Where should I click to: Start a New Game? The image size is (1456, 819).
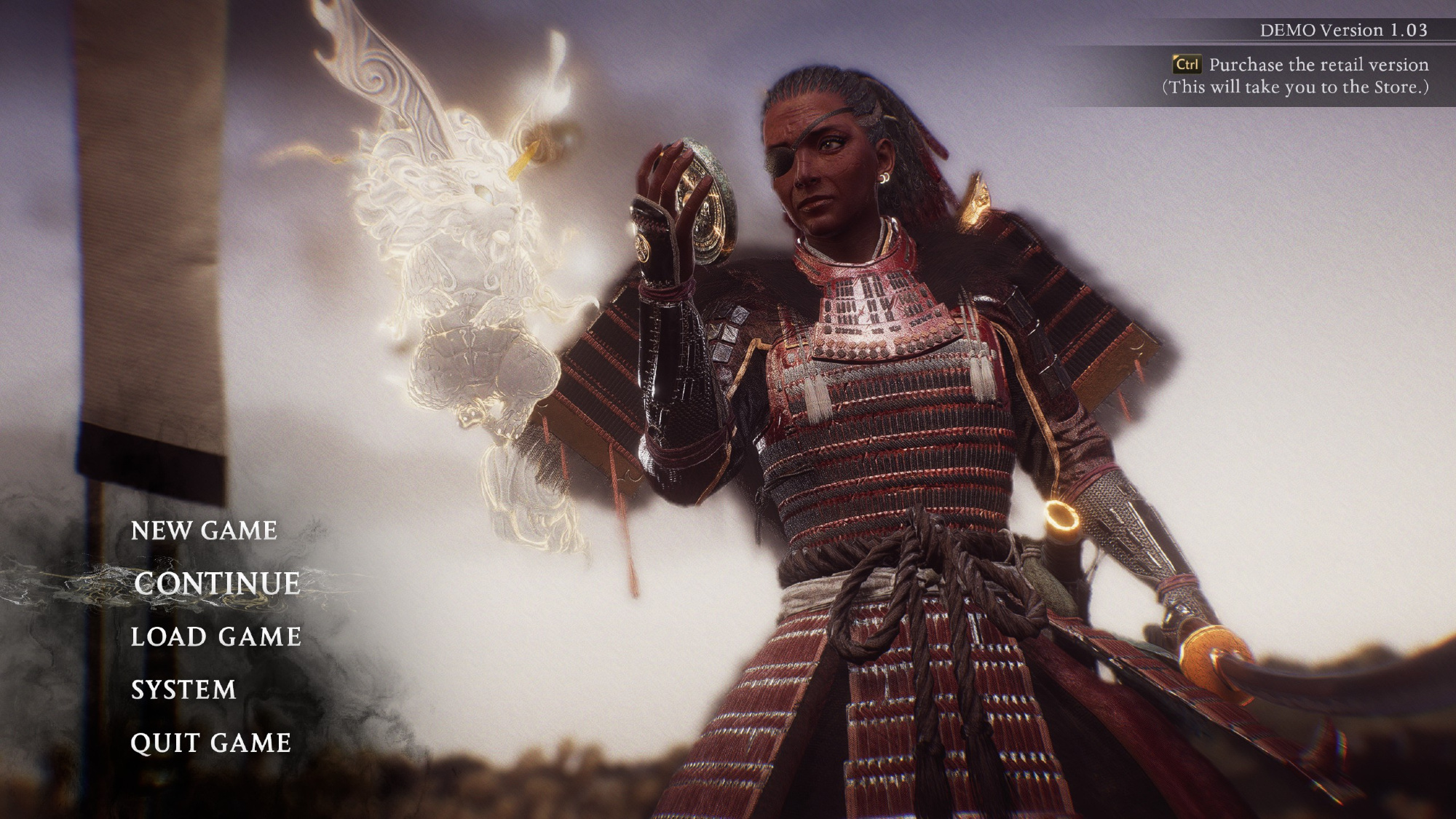(x=204, y=531)
